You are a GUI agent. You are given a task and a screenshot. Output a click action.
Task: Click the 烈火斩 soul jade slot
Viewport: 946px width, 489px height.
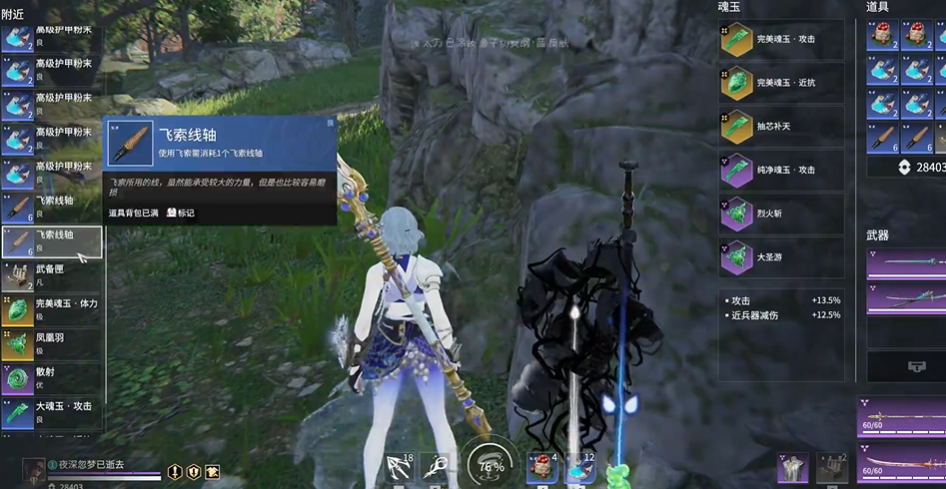(781, 214)
